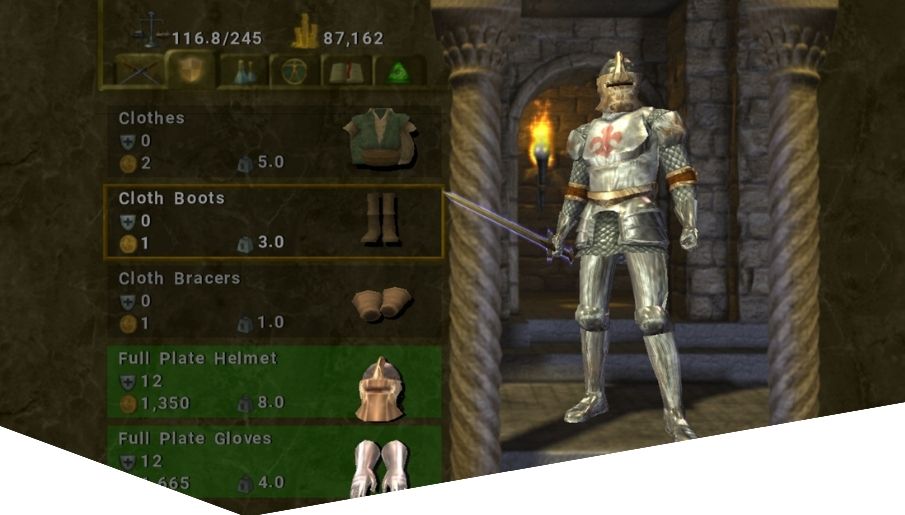Select the Clothes item row

coord(273,141)
